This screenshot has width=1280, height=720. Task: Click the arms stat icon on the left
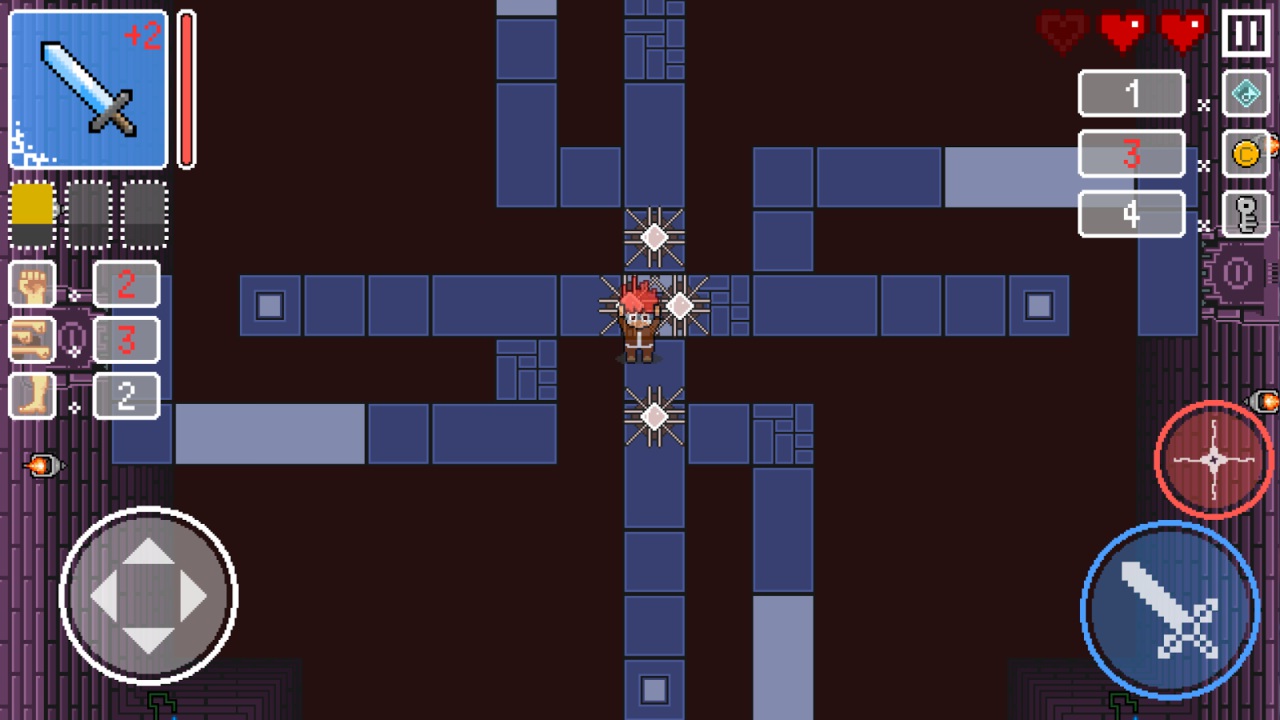tap(33, 340)
